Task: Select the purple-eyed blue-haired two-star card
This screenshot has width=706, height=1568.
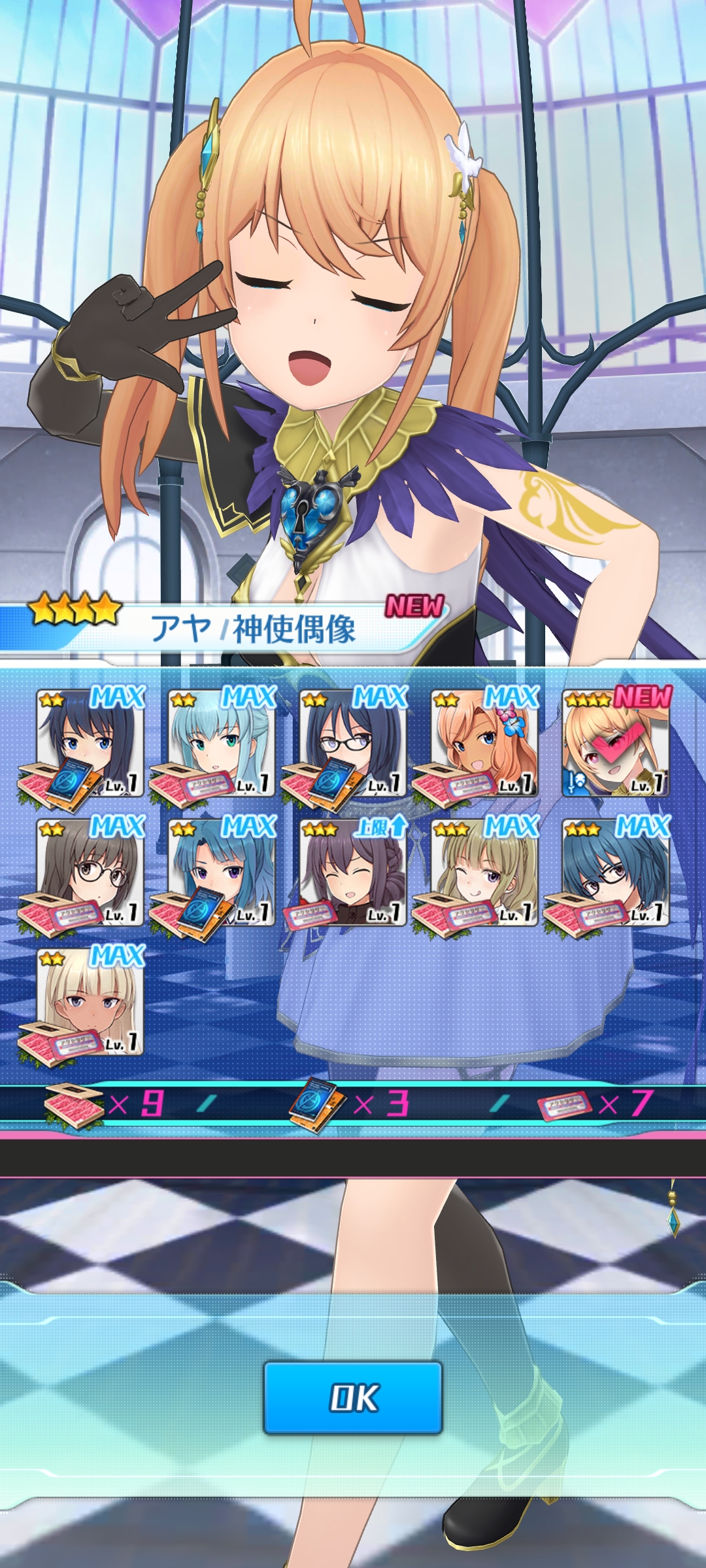Action: pyautogui.click(x=221, y=873)
